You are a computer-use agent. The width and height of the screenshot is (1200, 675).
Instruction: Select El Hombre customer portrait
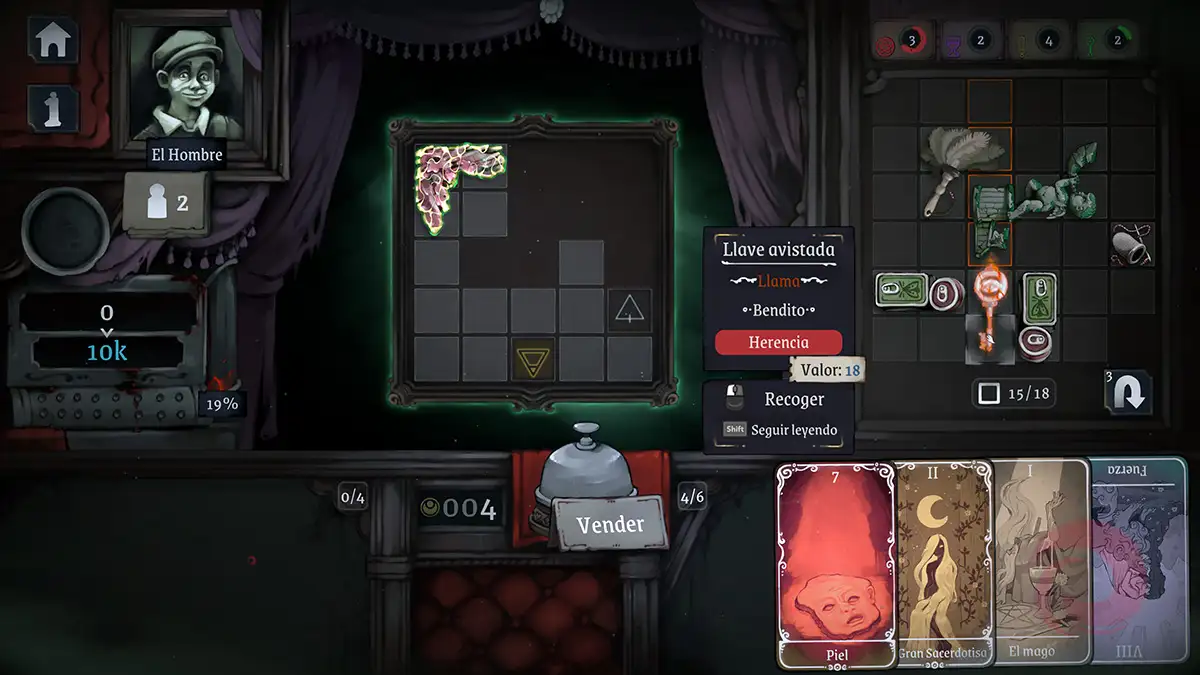(187, 82)
